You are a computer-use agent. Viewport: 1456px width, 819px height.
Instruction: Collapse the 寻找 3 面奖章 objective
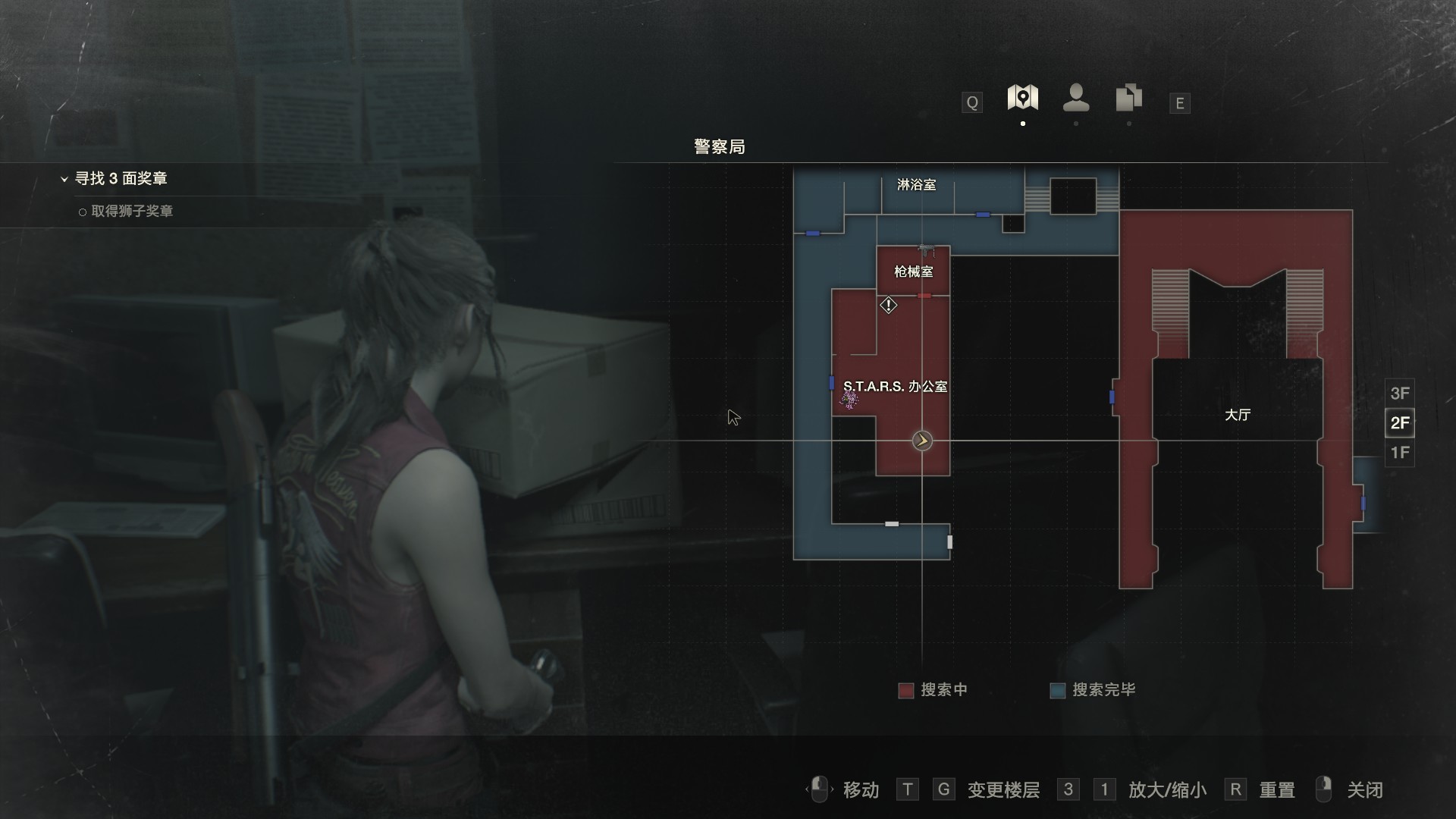[64, 179]
